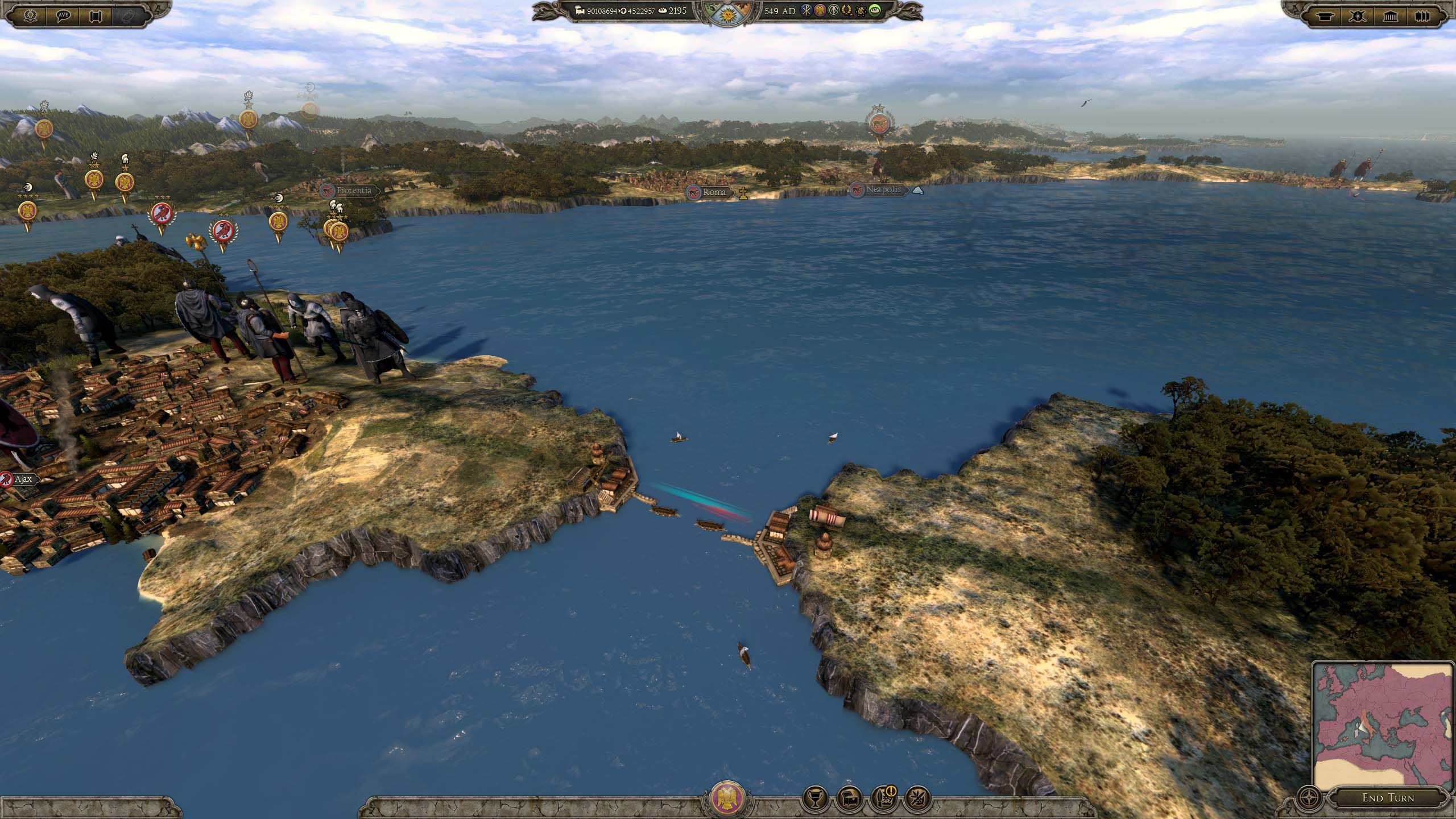Open the scroll records button
Screen dimensions: 1456x819
pos(96,15)
